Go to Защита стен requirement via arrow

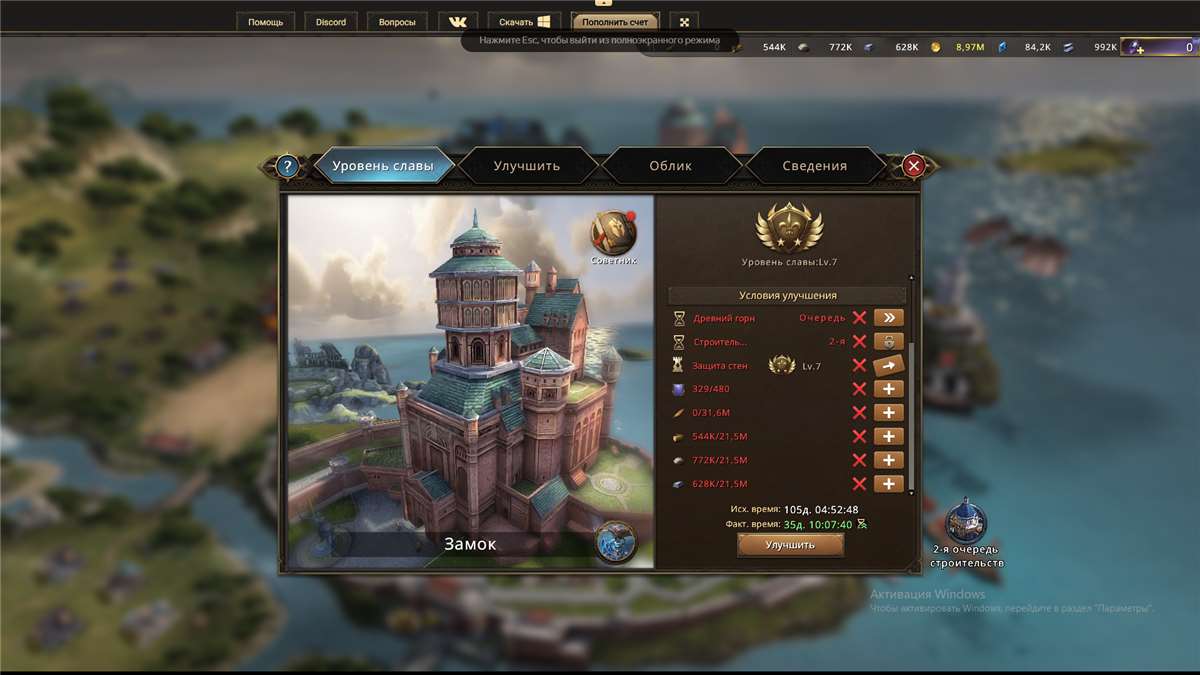pyautogui.click(x=888, y=366)
